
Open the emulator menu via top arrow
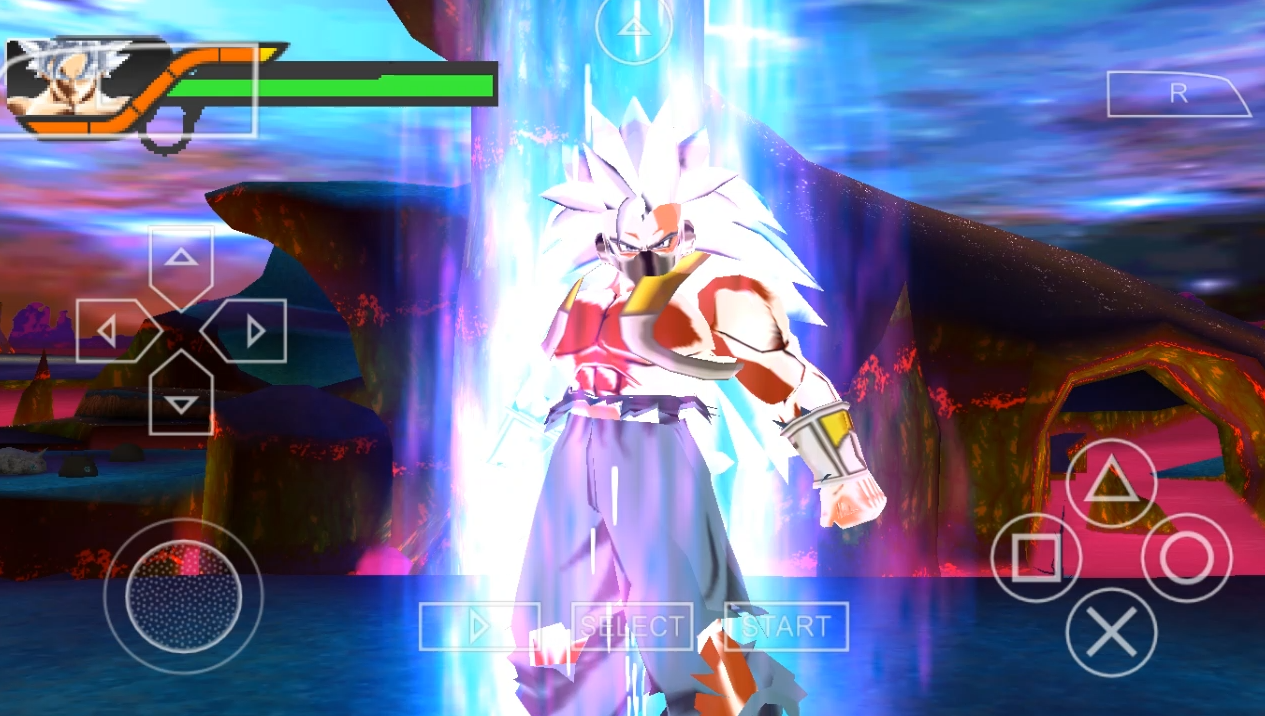(x=633, y=28)
